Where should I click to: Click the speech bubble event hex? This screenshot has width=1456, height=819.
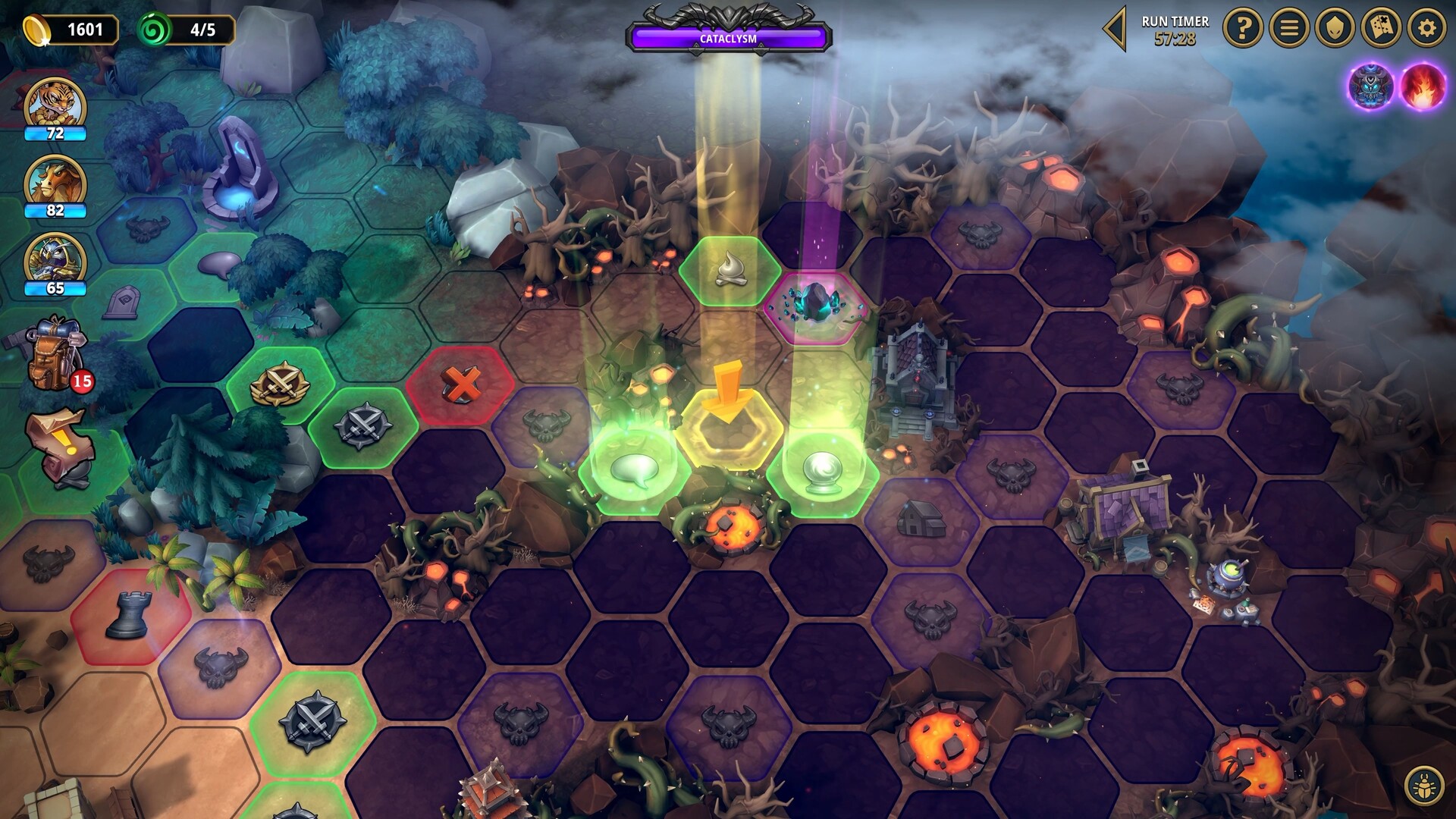[x=635, y=472]
